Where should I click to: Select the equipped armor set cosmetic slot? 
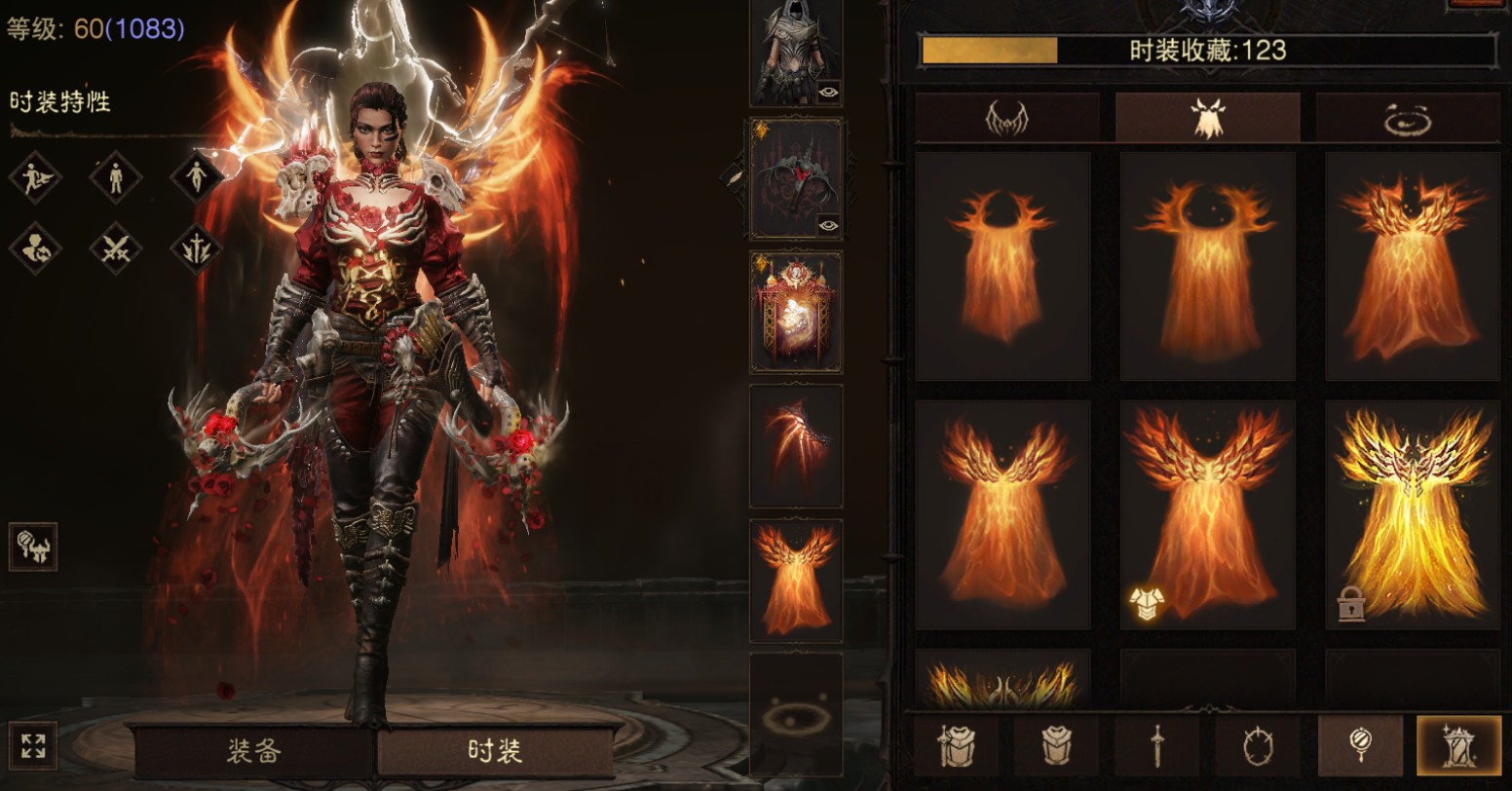coord(795,49)
